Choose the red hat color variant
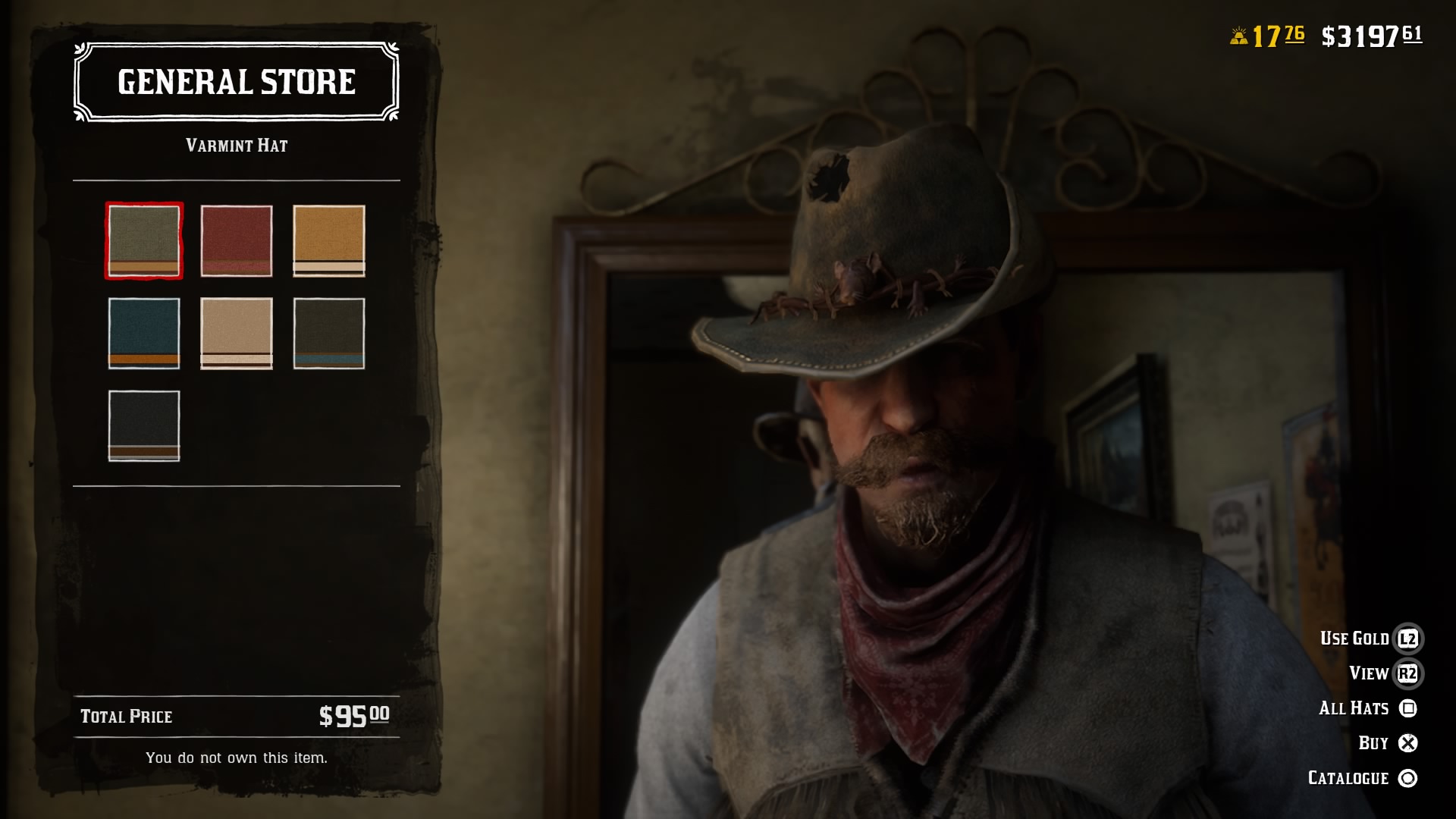This screenshot has height=819, width=1456. [237, 241]
